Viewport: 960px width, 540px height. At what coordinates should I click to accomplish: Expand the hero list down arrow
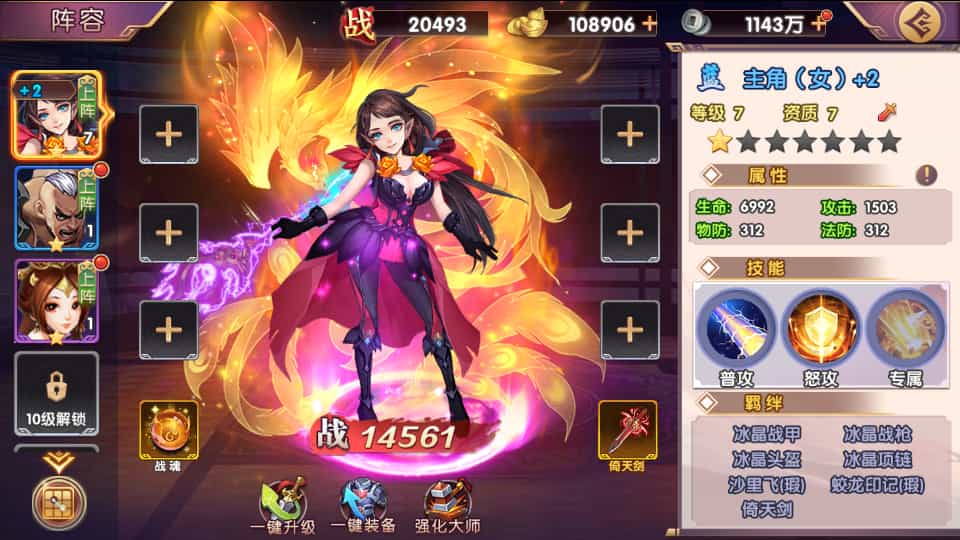[56, 461]
